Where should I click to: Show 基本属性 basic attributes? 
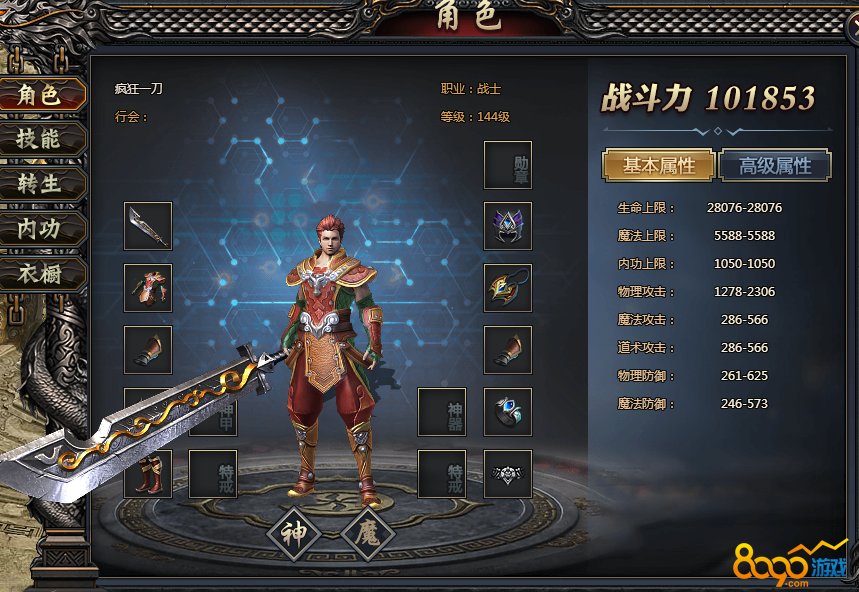[659, 165]
